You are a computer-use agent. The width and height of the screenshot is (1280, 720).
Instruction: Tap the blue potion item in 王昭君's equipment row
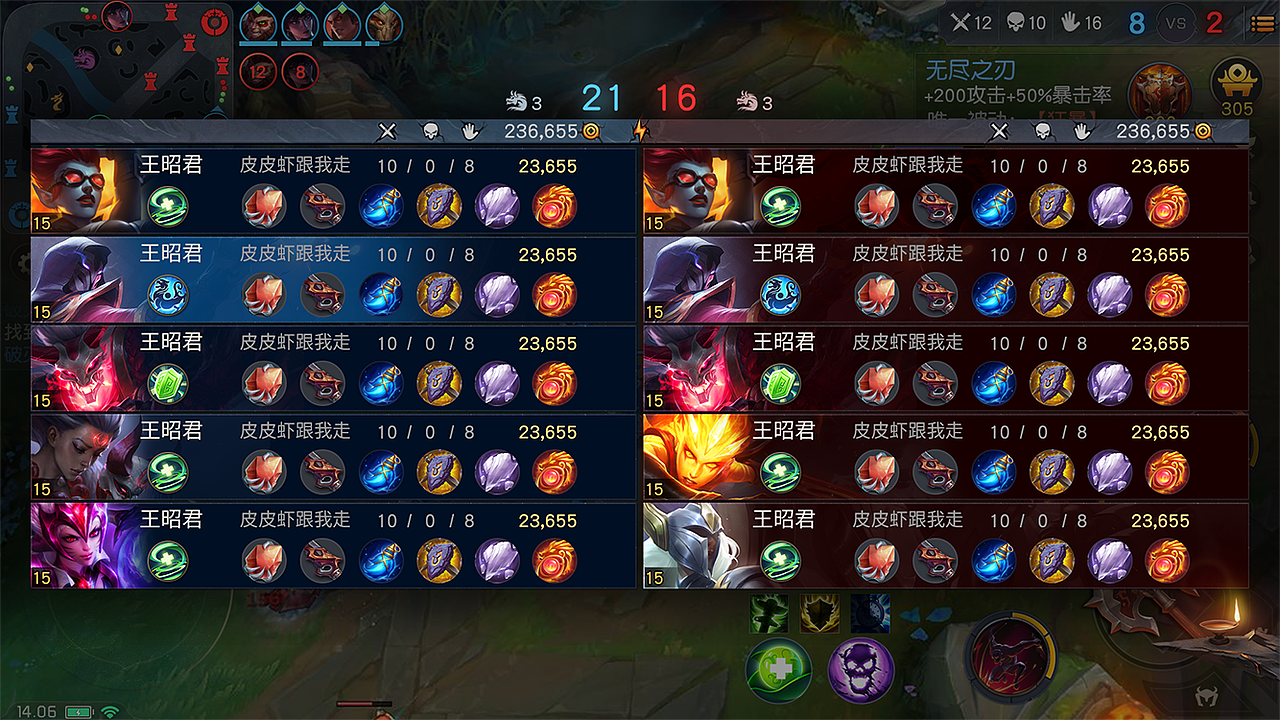coord(380,207)
